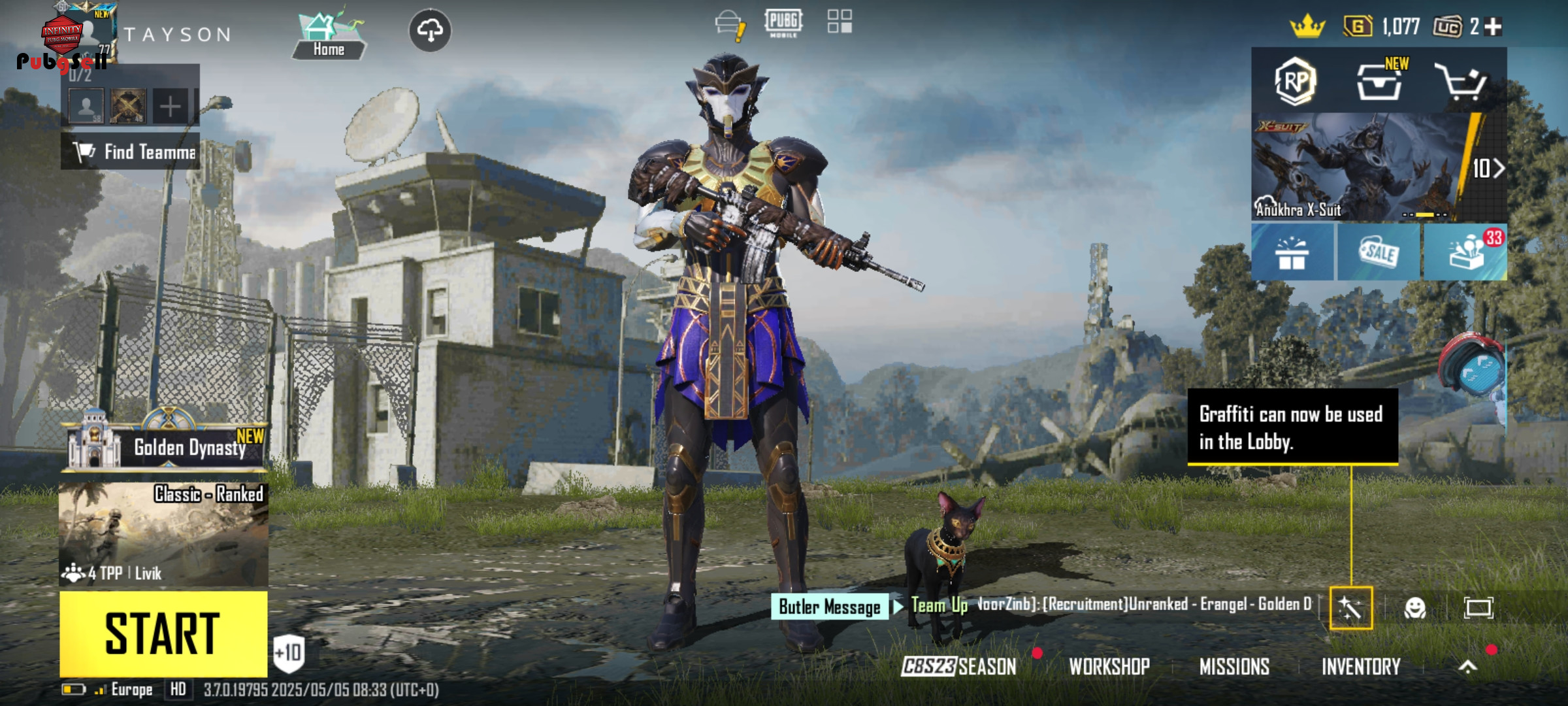View the Anukhra X-Suit banner
1568x706 pixels.
pyautogui.click(x=1359, y=167)
